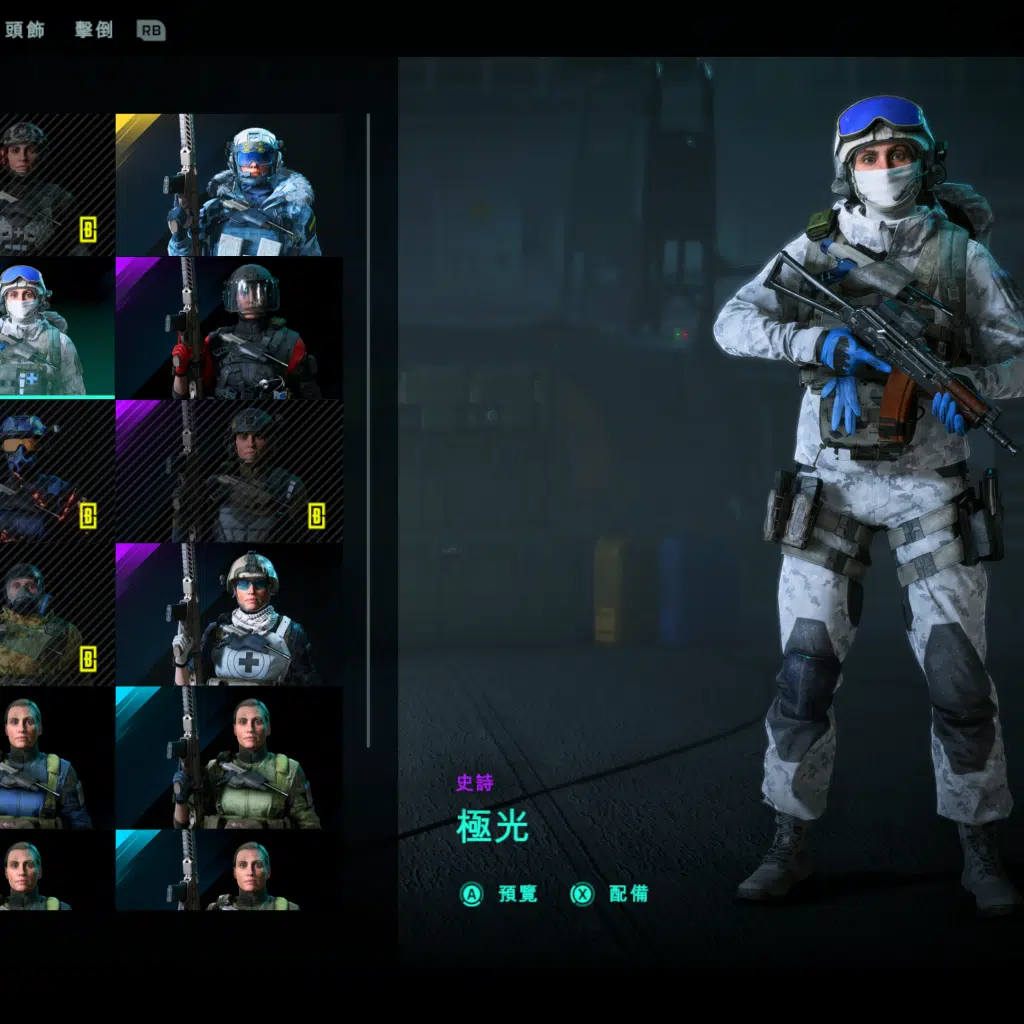Choose the red and black visor helmet uniform
1024x1024 pixels.
(x=229, y=328)
